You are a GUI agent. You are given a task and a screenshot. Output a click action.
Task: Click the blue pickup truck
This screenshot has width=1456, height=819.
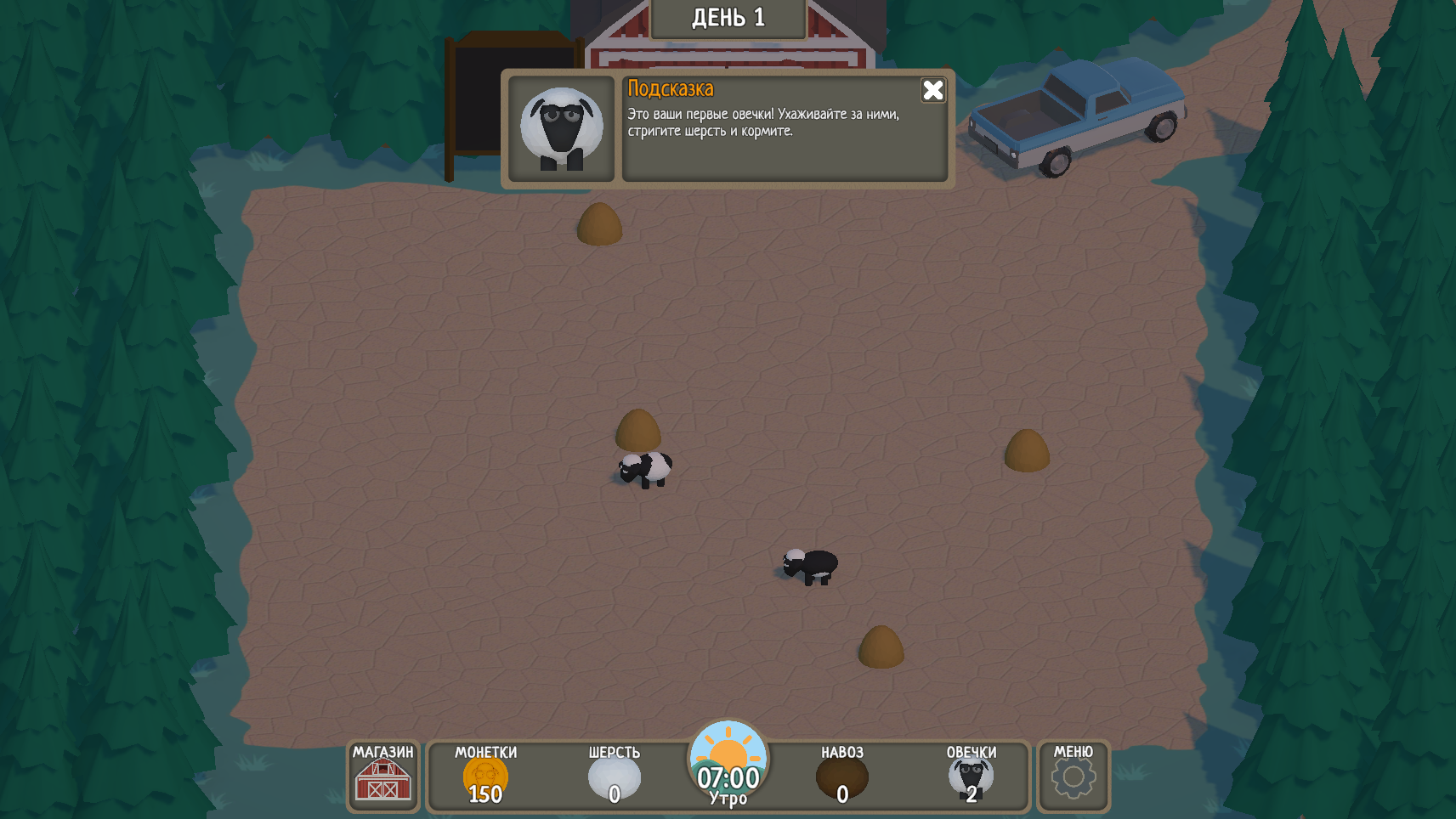1079,119
